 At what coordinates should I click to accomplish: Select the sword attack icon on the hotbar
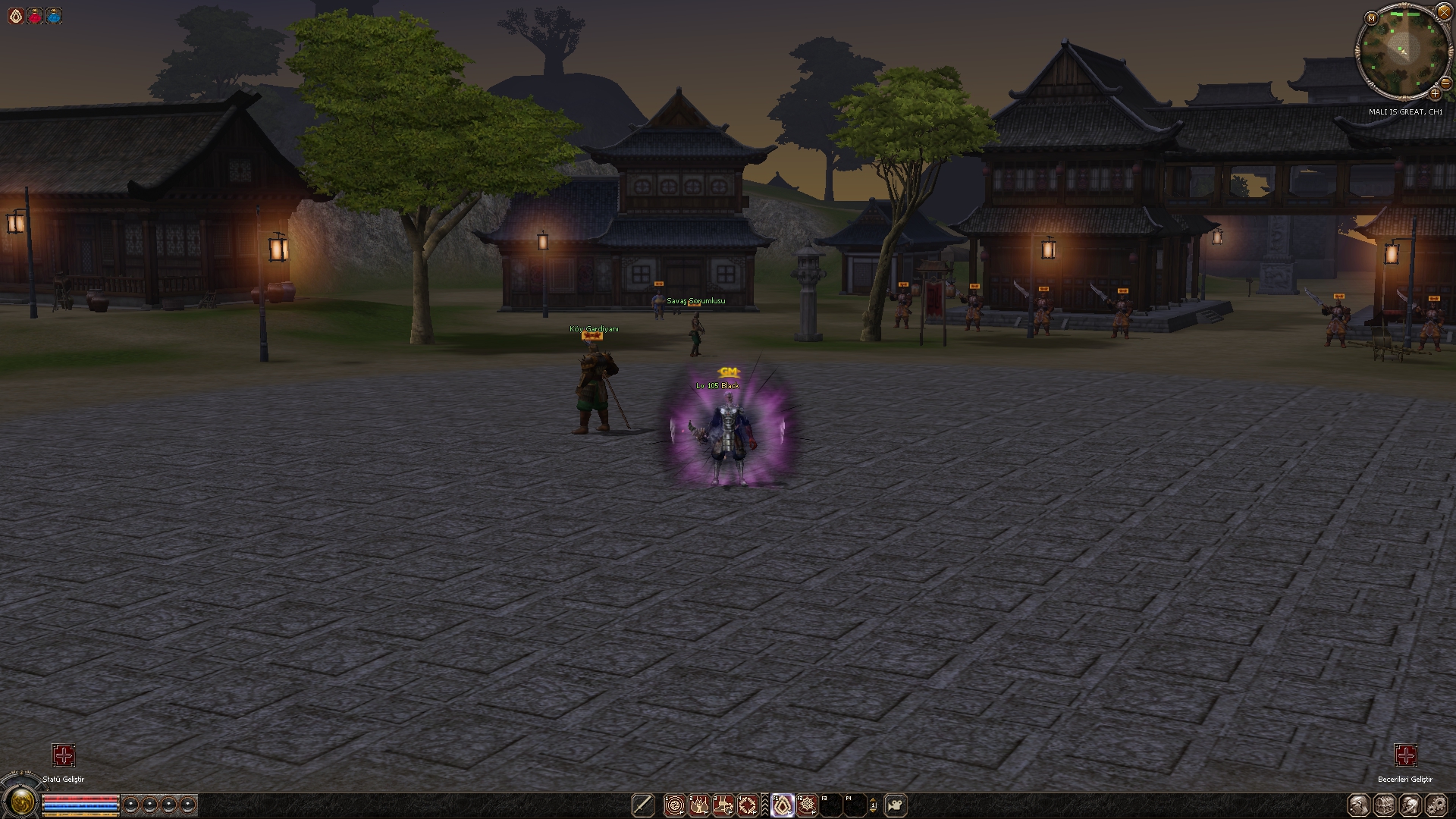pyautogui.click(x=643, y=805)
